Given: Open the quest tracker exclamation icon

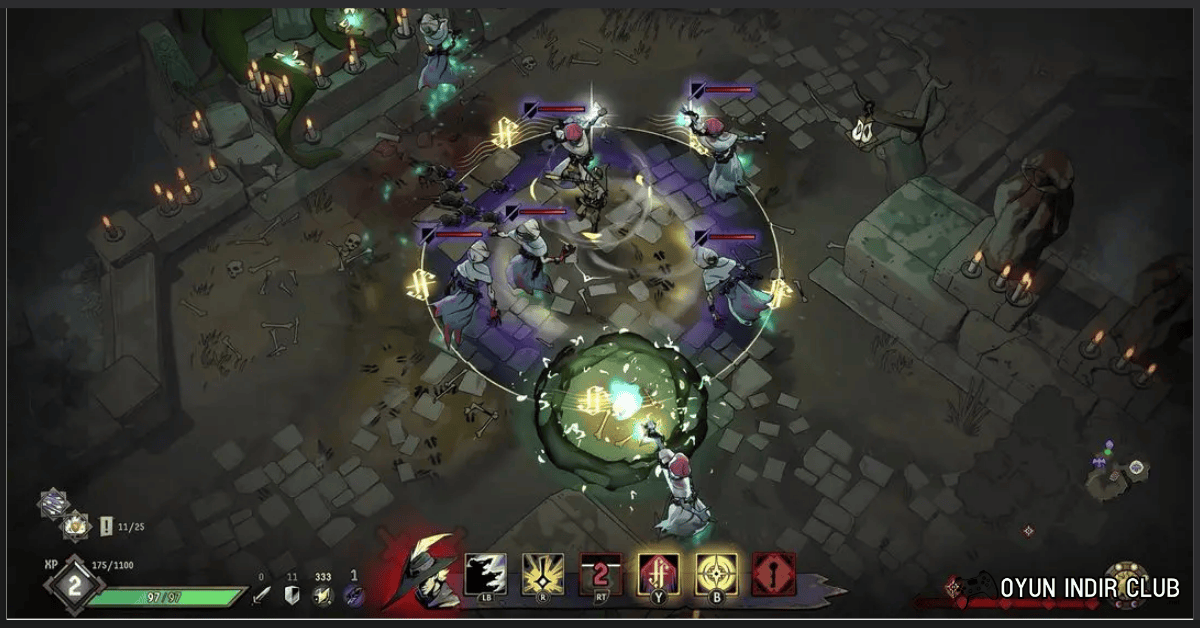Looking at the screenshot, I should [x=106, y=525].
